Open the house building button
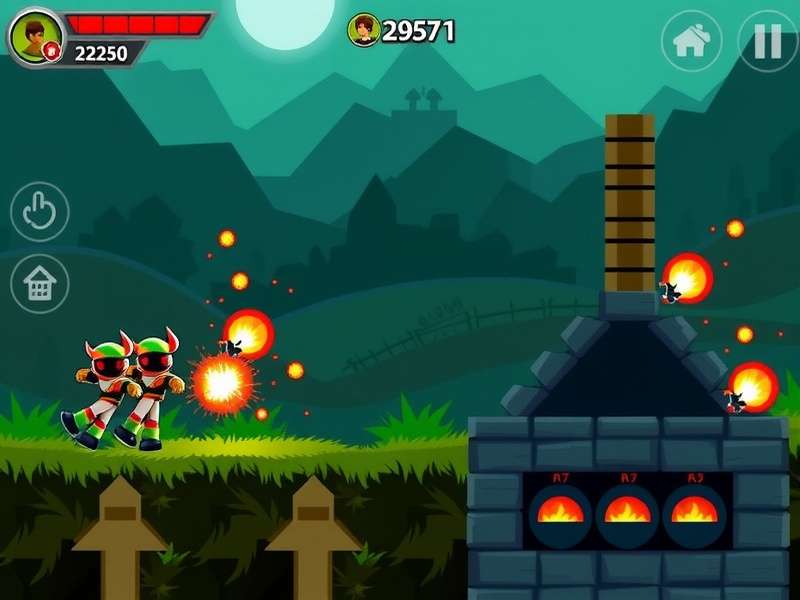This screenshot has height=600, width=800. tap(40, 284)
